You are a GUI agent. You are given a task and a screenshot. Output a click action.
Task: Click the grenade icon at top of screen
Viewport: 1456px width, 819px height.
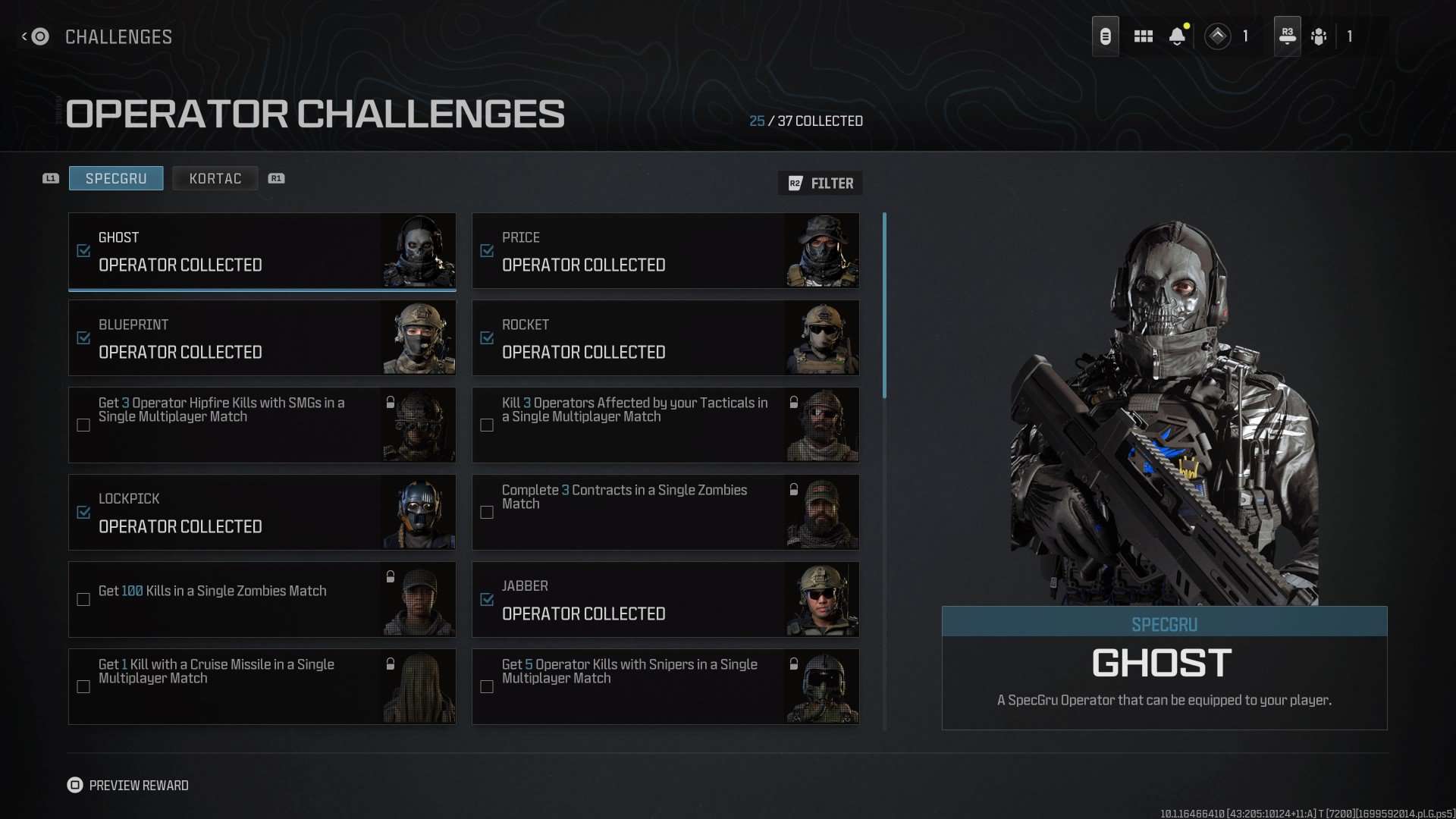pyautogui.click(x=1106, y=36)
